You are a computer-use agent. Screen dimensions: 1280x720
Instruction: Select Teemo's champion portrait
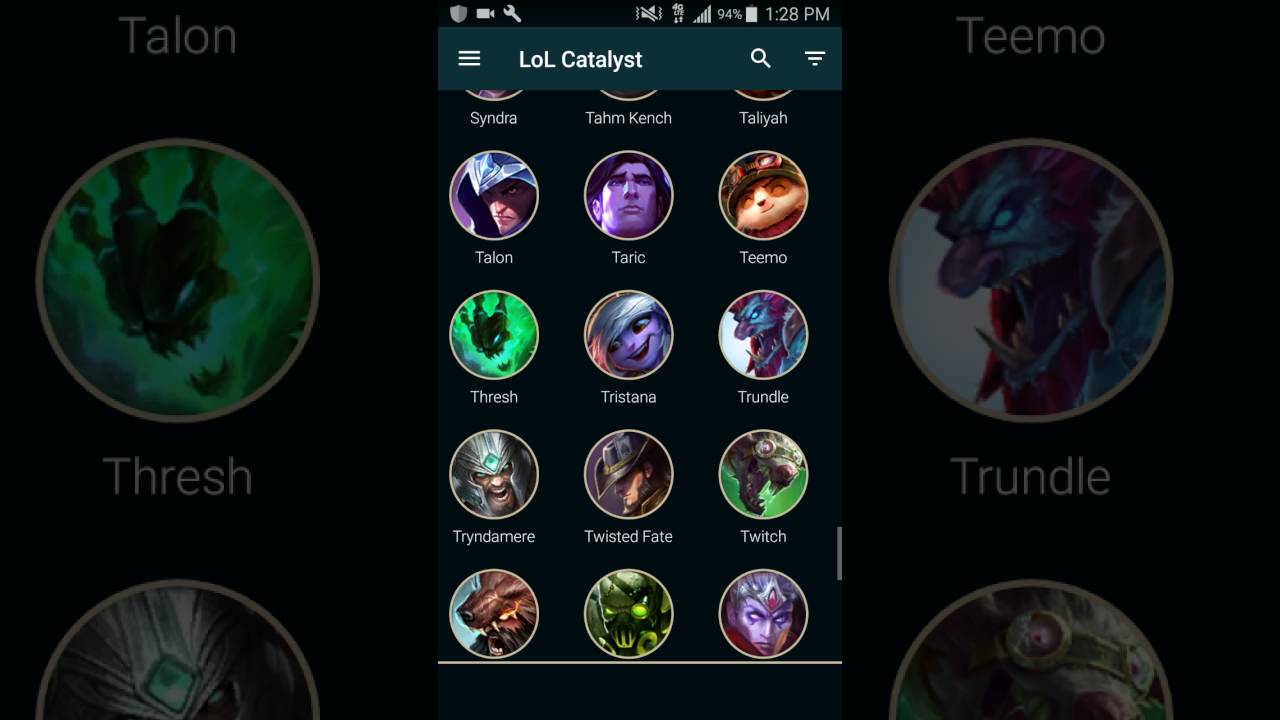coord(763,195)
